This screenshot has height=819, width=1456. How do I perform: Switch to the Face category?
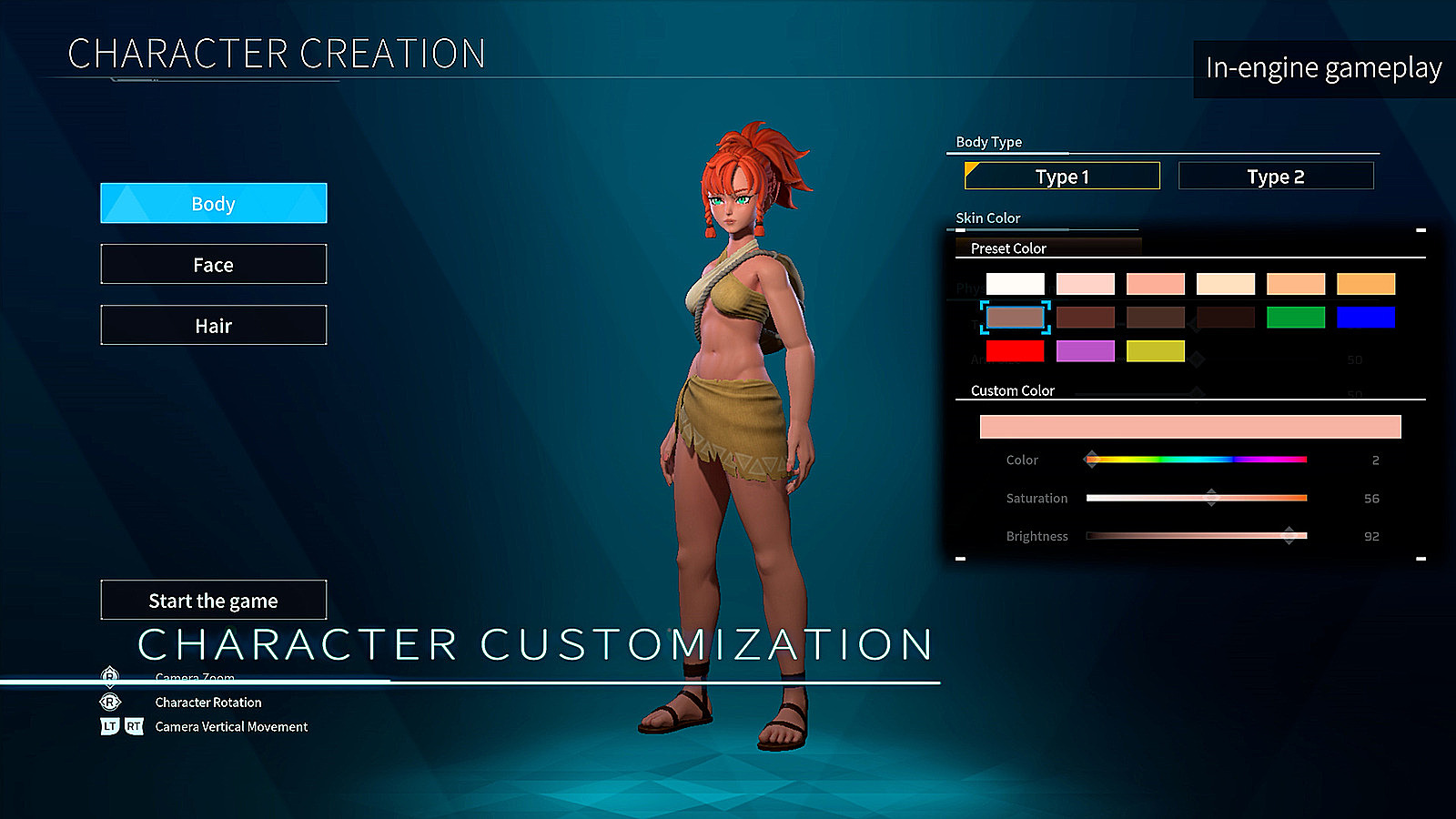(x=213, y=264)
